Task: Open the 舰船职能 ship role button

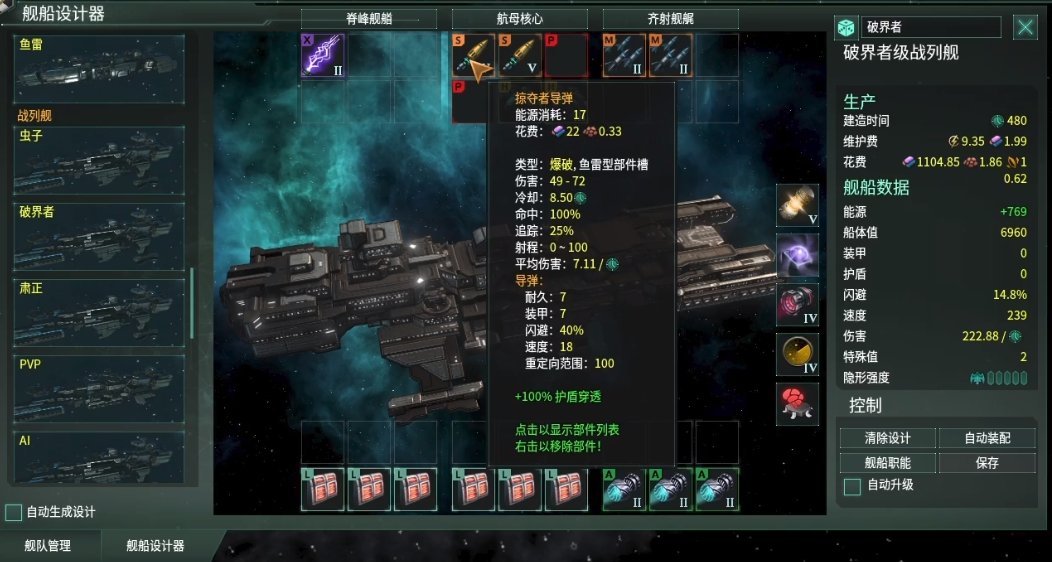Action: [x=888, y=463]
